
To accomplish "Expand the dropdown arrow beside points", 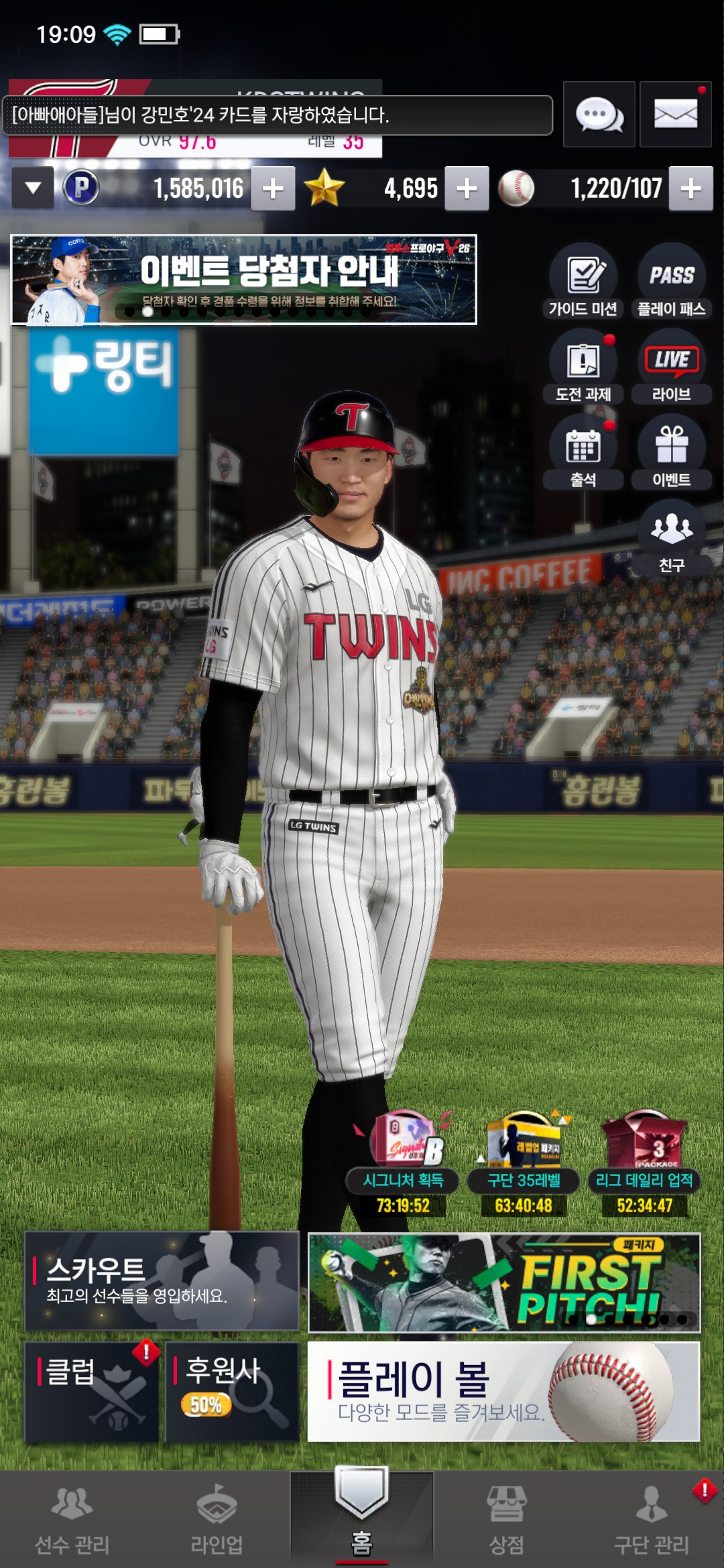I will pos(33,189).
